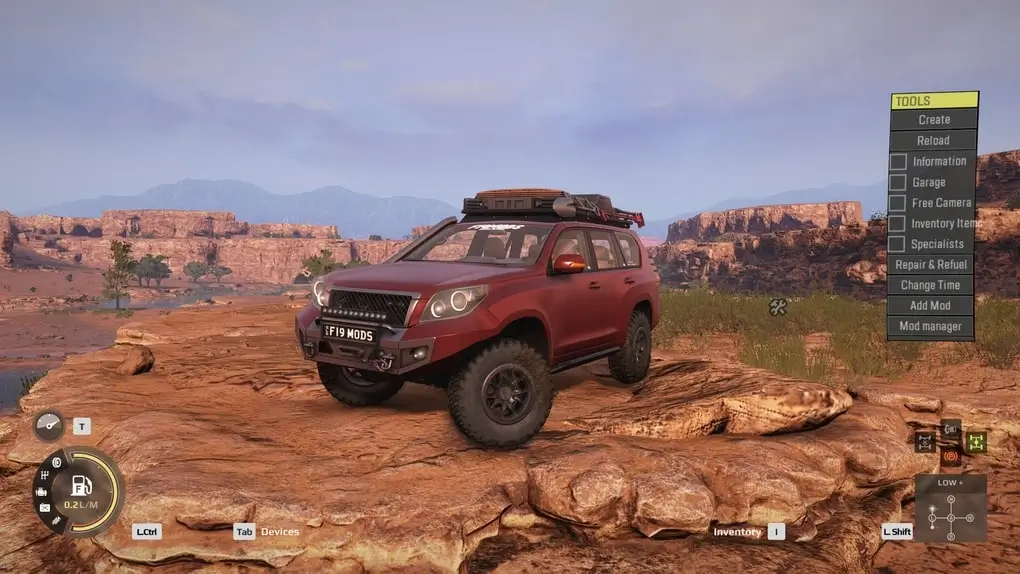Open the Mod manager
This screenshot has height=574, width=1020.
coord(931,327)
